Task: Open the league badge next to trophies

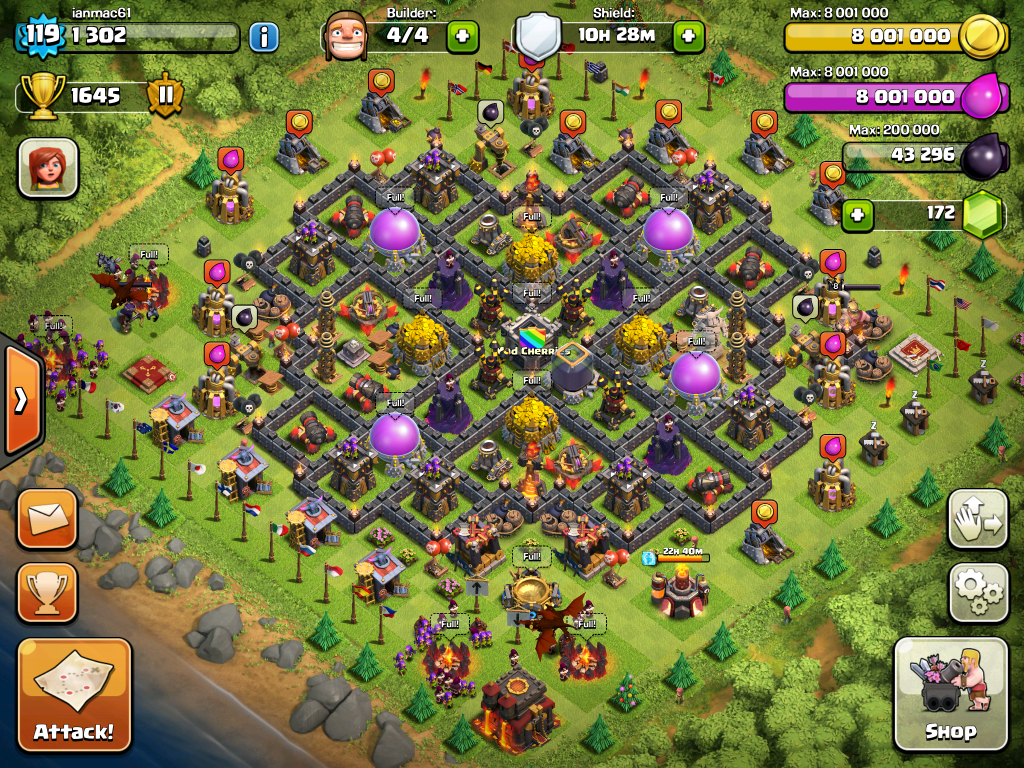Action: coord(166,96)
